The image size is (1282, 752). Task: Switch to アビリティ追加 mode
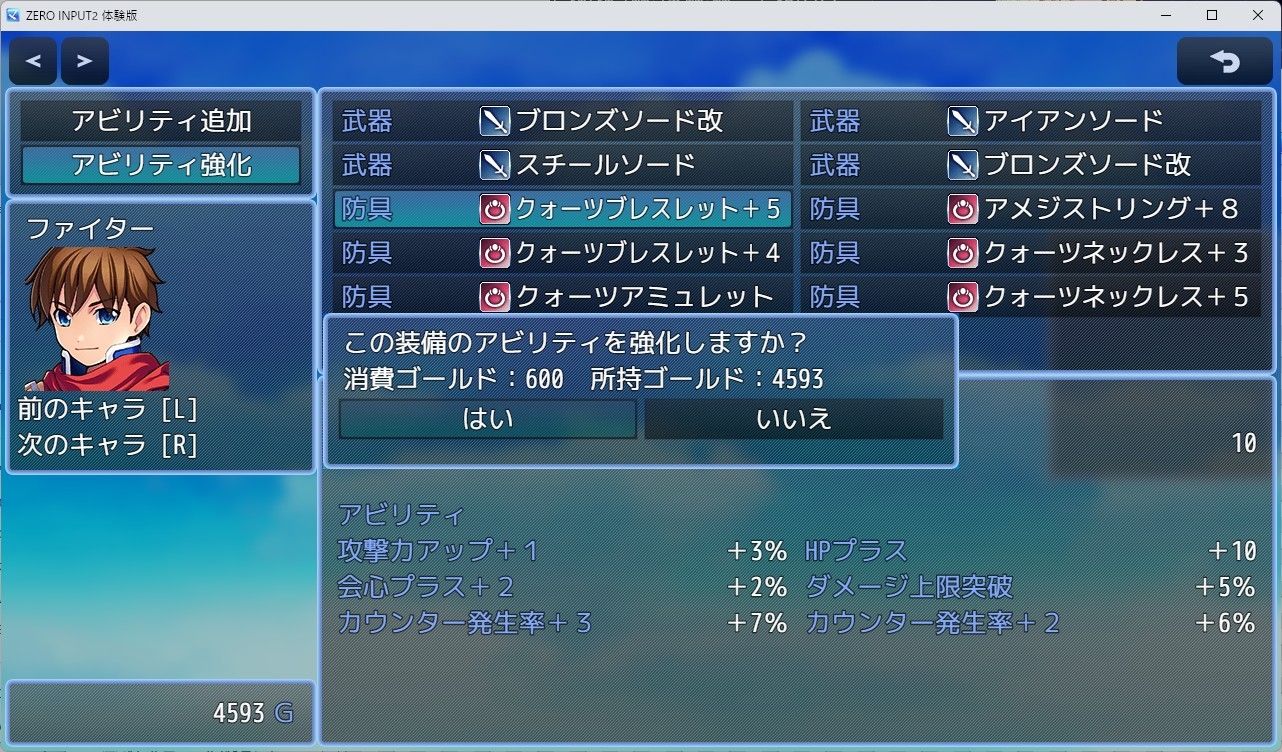tap(160, 120)
